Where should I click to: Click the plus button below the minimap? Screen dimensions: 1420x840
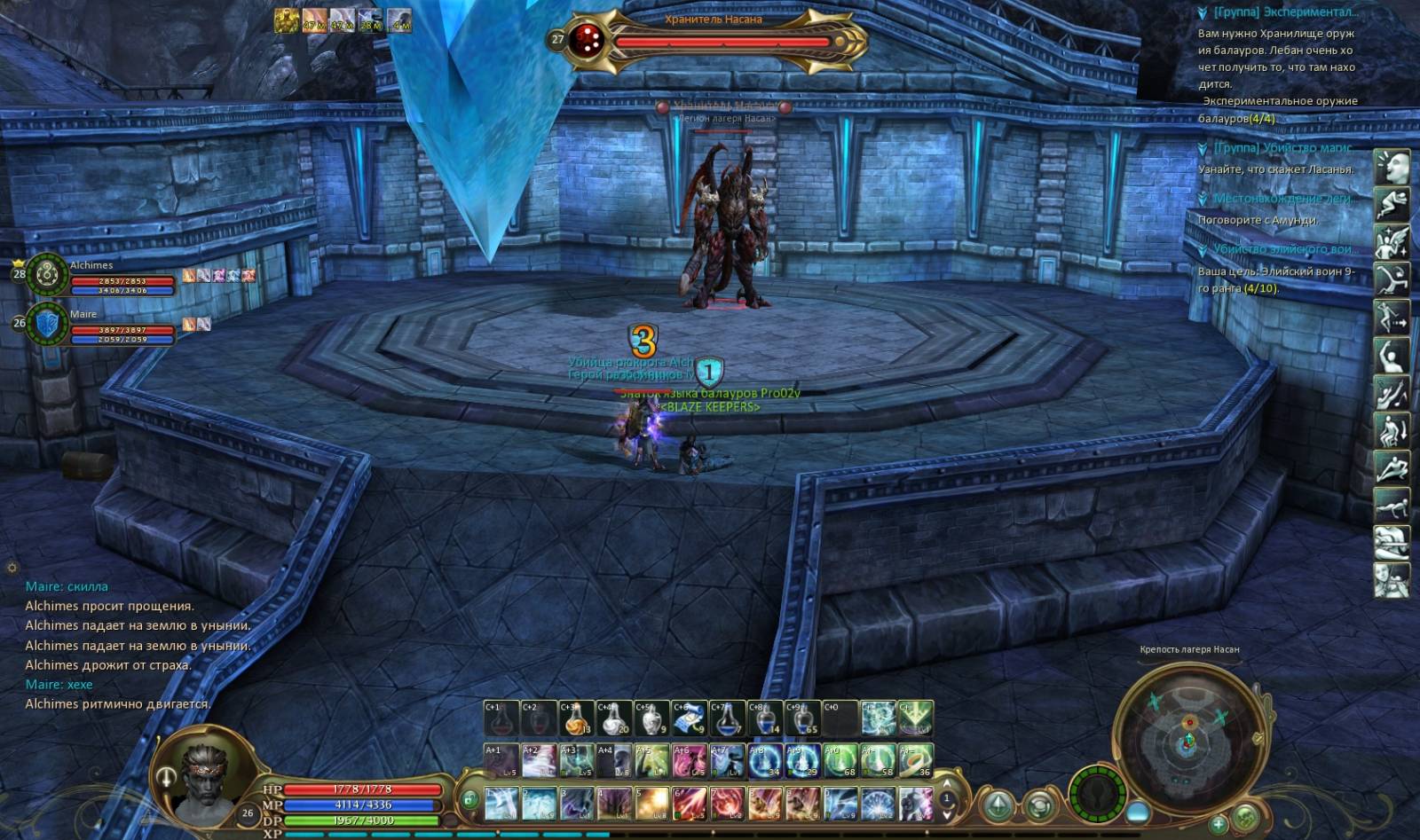click(1219, 825)
